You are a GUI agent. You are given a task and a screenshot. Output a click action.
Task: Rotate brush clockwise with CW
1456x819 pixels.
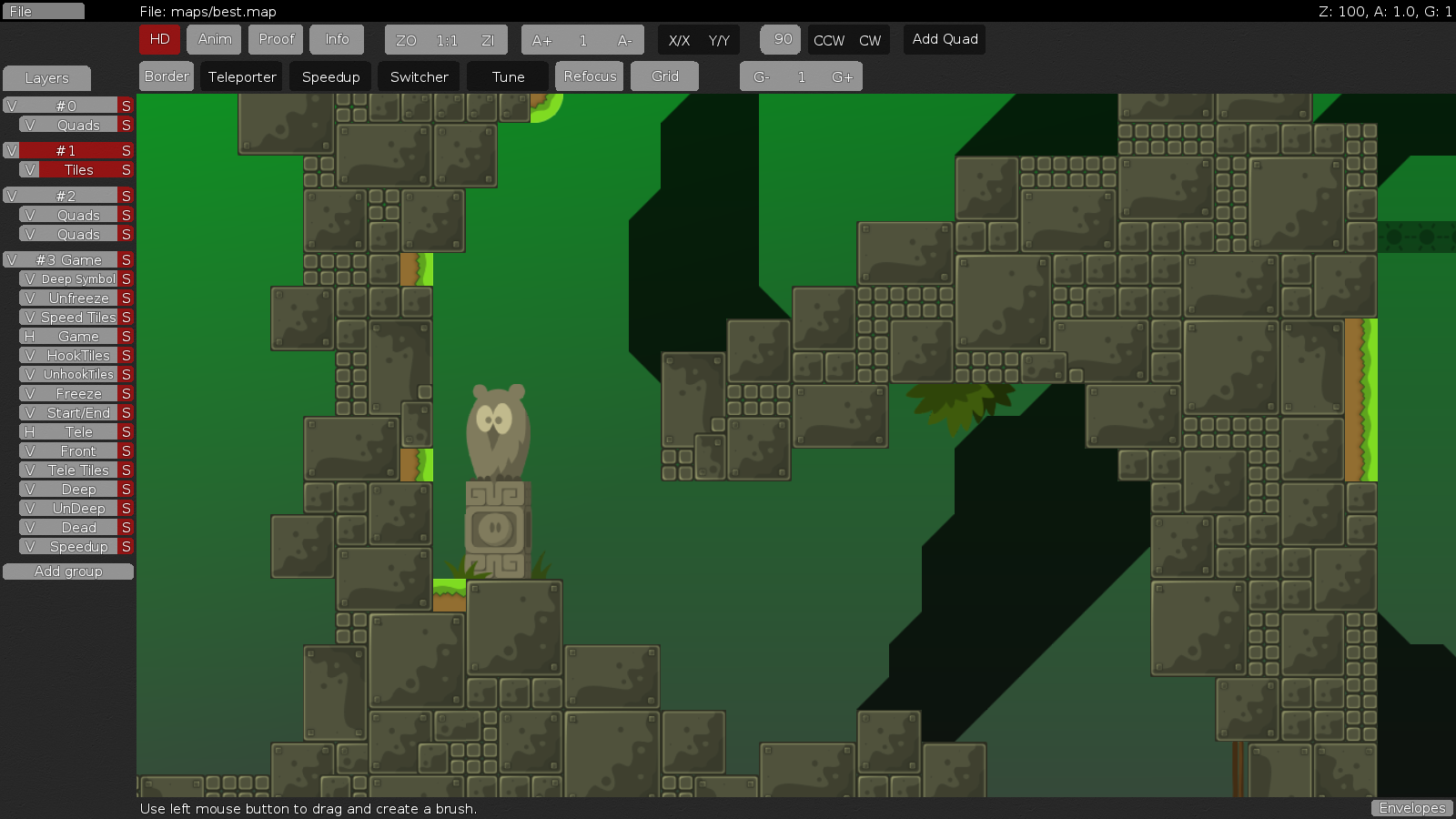[870, 40]
